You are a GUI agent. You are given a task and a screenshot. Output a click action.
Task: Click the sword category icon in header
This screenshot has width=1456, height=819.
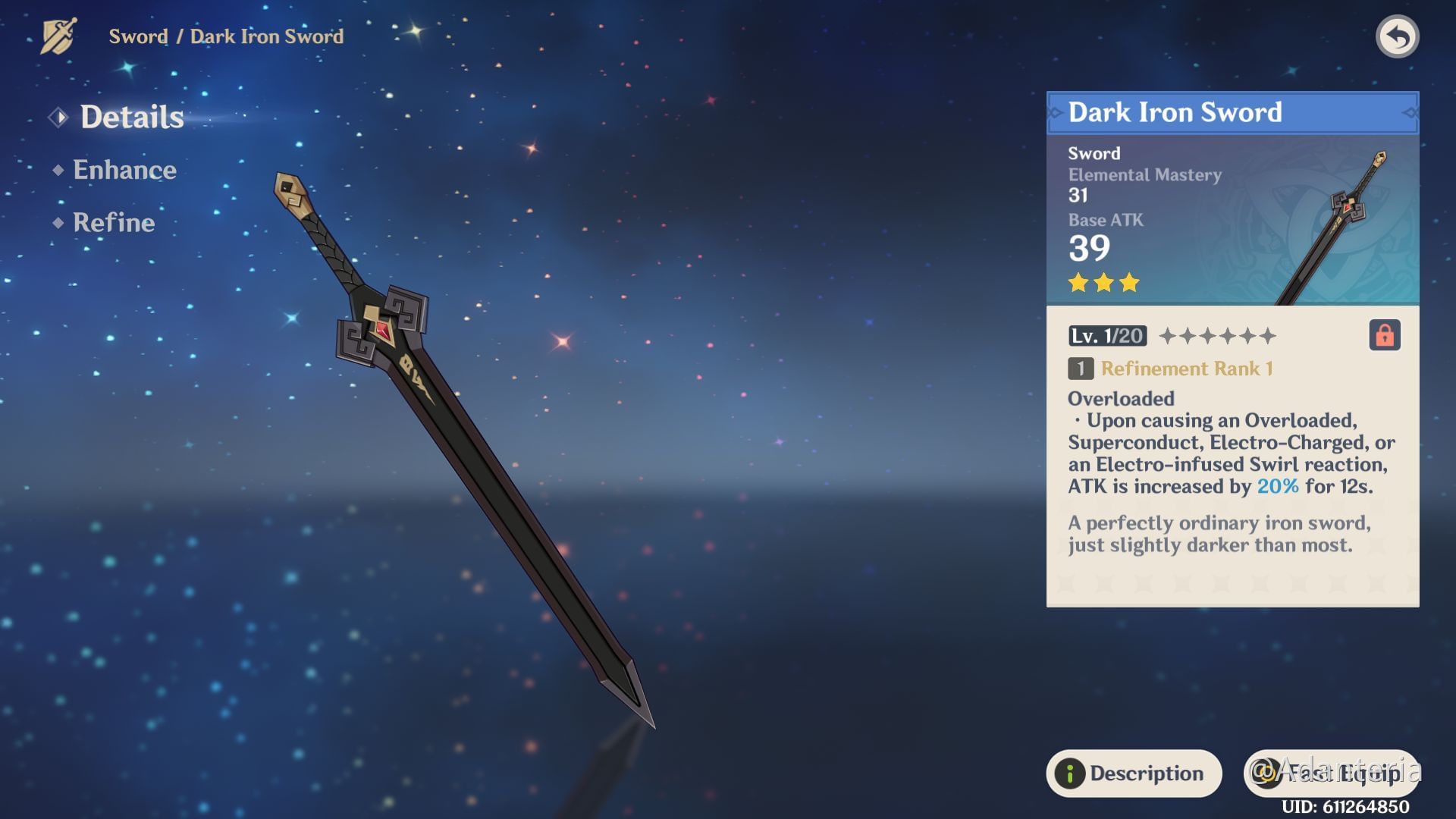pos(58,36)
